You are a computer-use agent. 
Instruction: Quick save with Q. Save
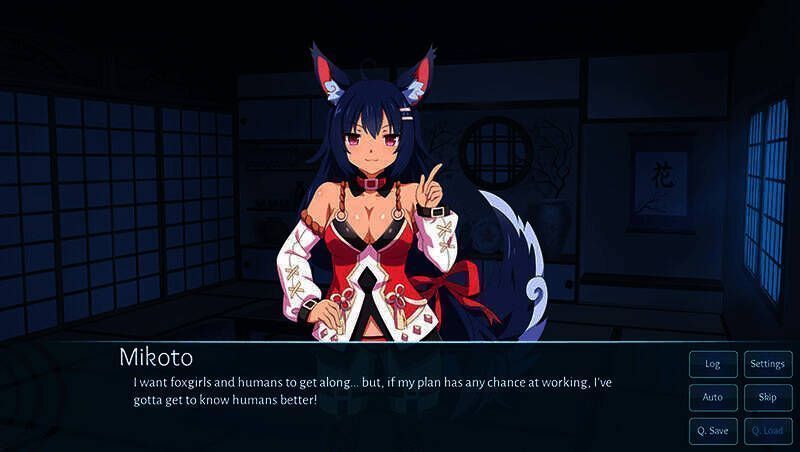tap(713, 431)
